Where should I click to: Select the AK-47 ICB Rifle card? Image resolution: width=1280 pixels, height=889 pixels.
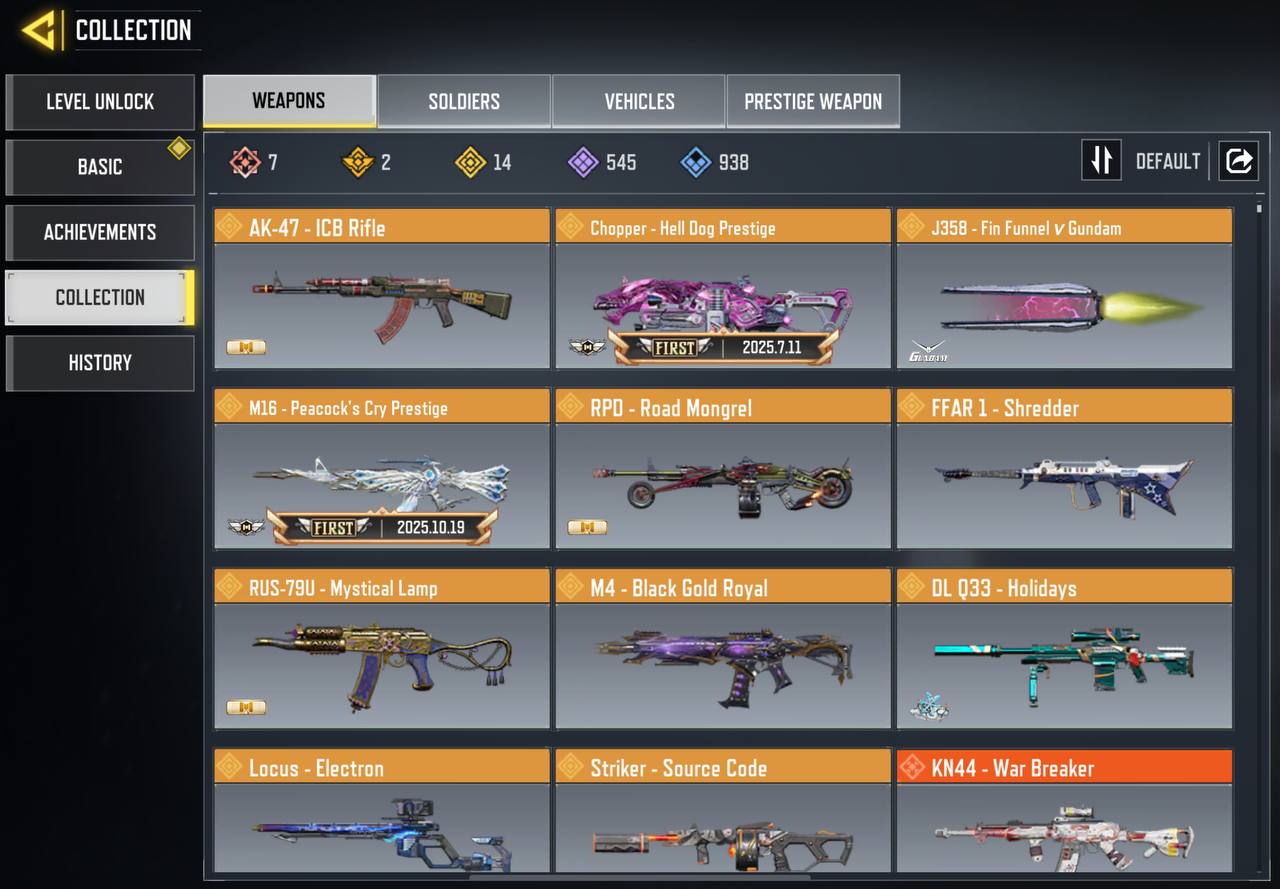(x=382, y=289)
